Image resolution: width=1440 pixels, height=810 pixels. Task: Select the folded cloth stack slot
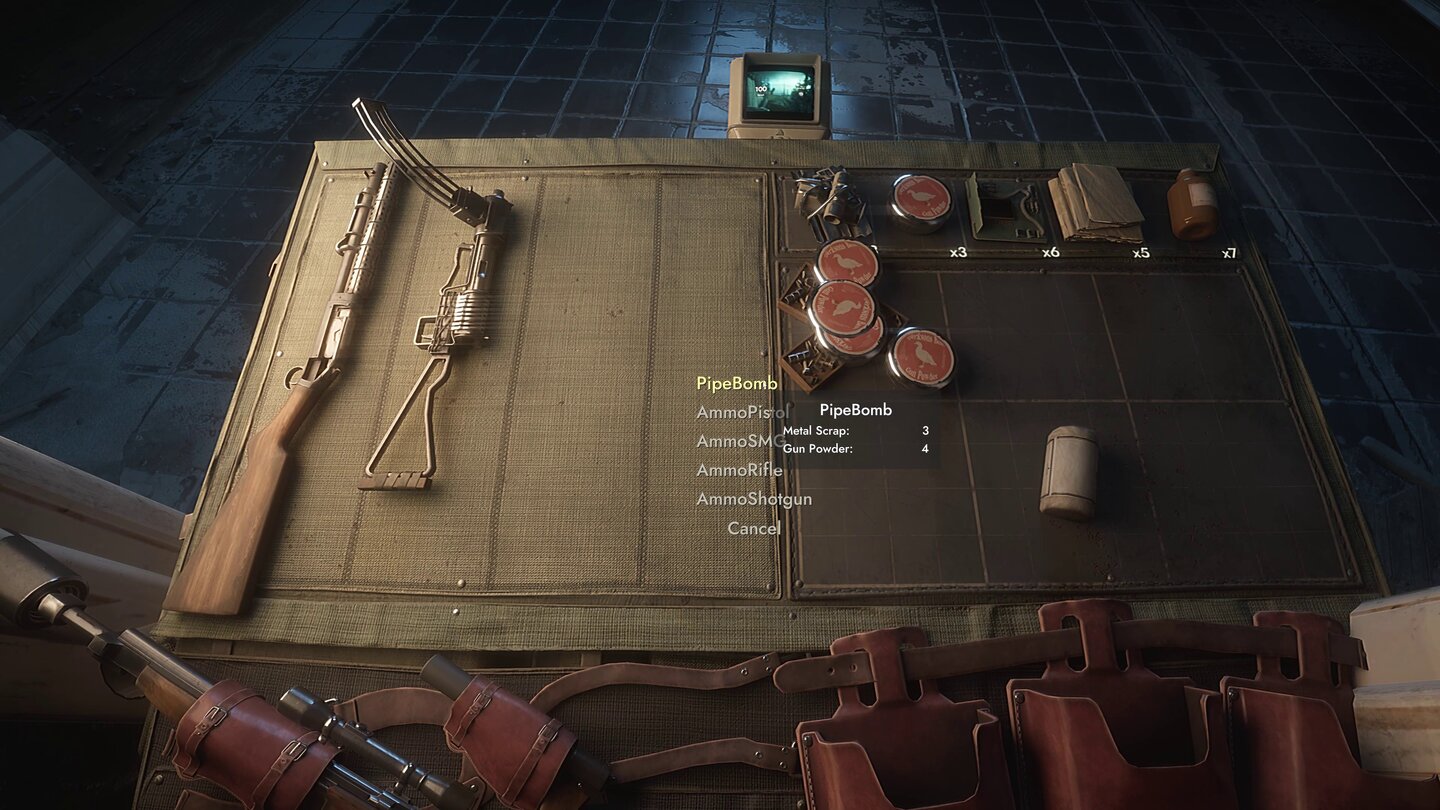(1095, 204)
